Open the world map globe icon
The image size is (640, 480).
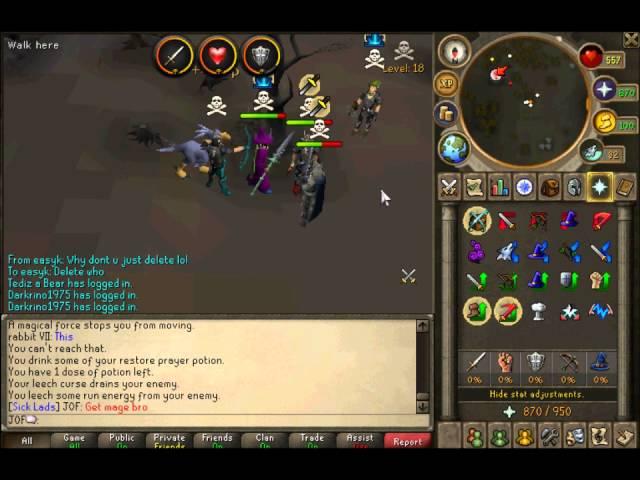coord(454,148)
